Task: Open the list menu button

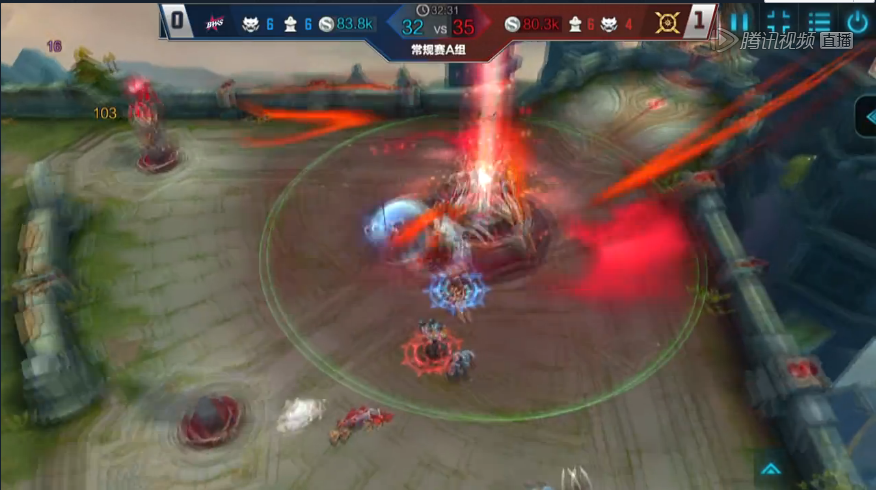Action: (x=819, y=21)
